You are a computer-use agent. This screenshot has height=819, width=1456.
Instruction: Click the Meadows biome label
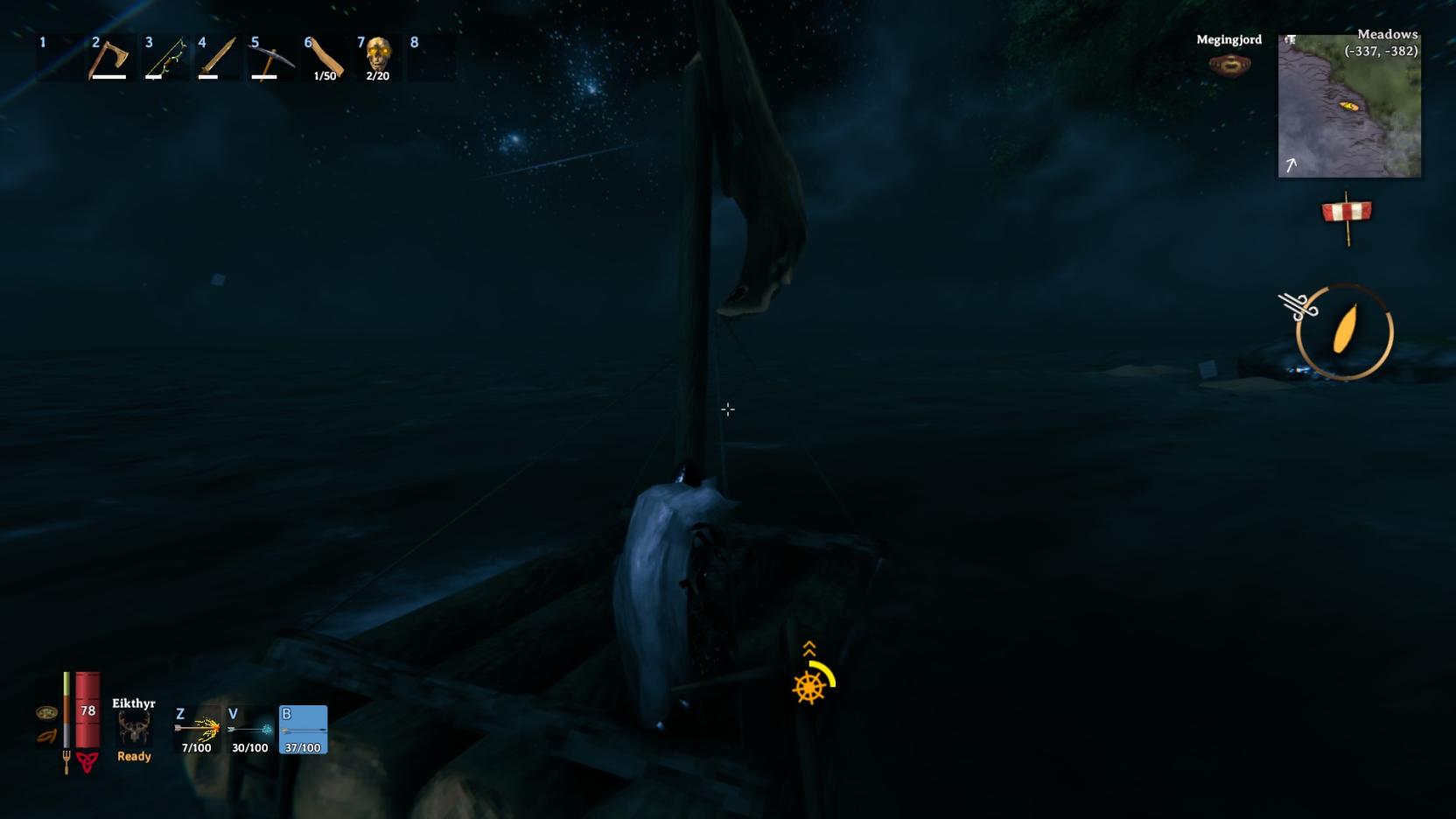pyautogui.click(x=1388, y=35)
